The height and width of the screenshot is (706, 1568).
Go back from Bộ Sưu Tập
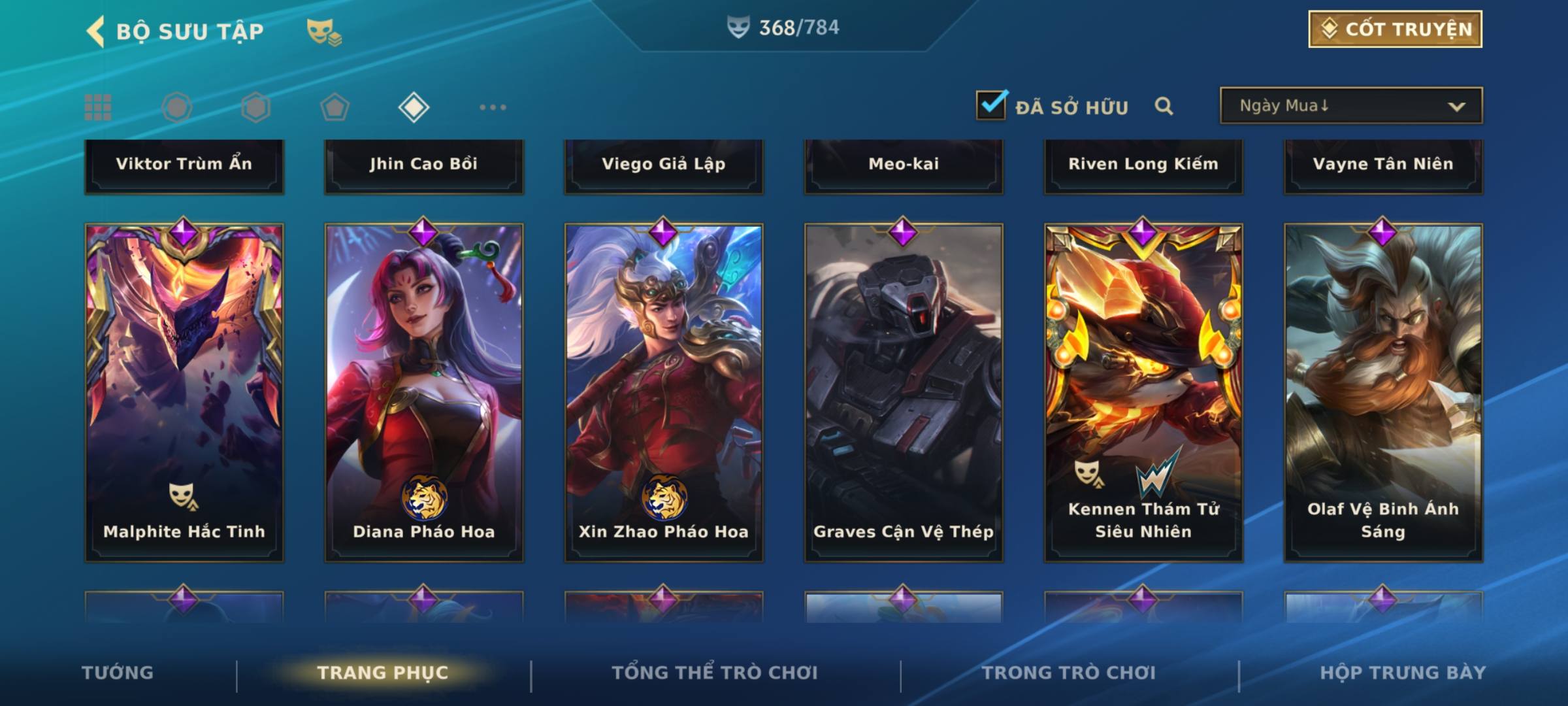[x=95, y=31]
